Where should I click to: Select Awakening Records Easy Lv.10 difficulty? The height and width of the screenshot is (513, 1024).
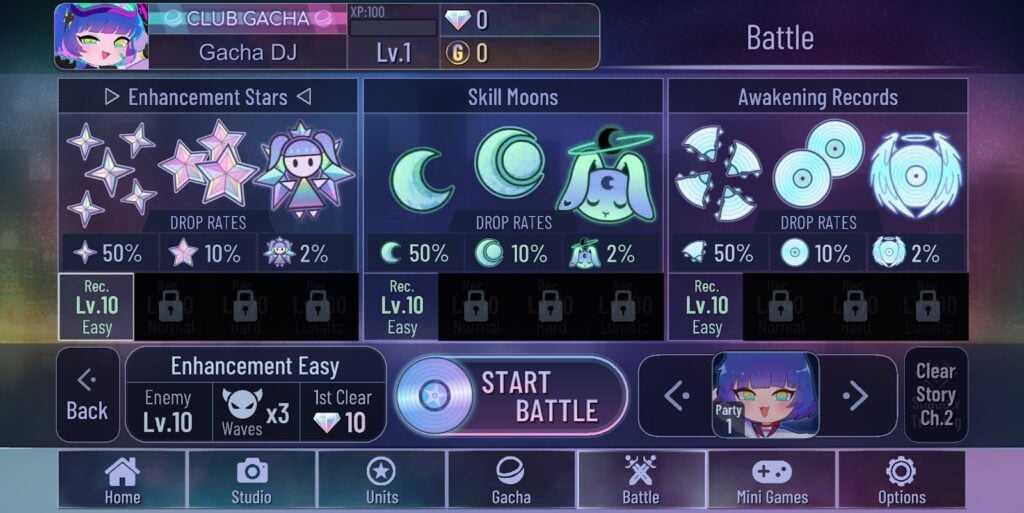pos(706,306)
